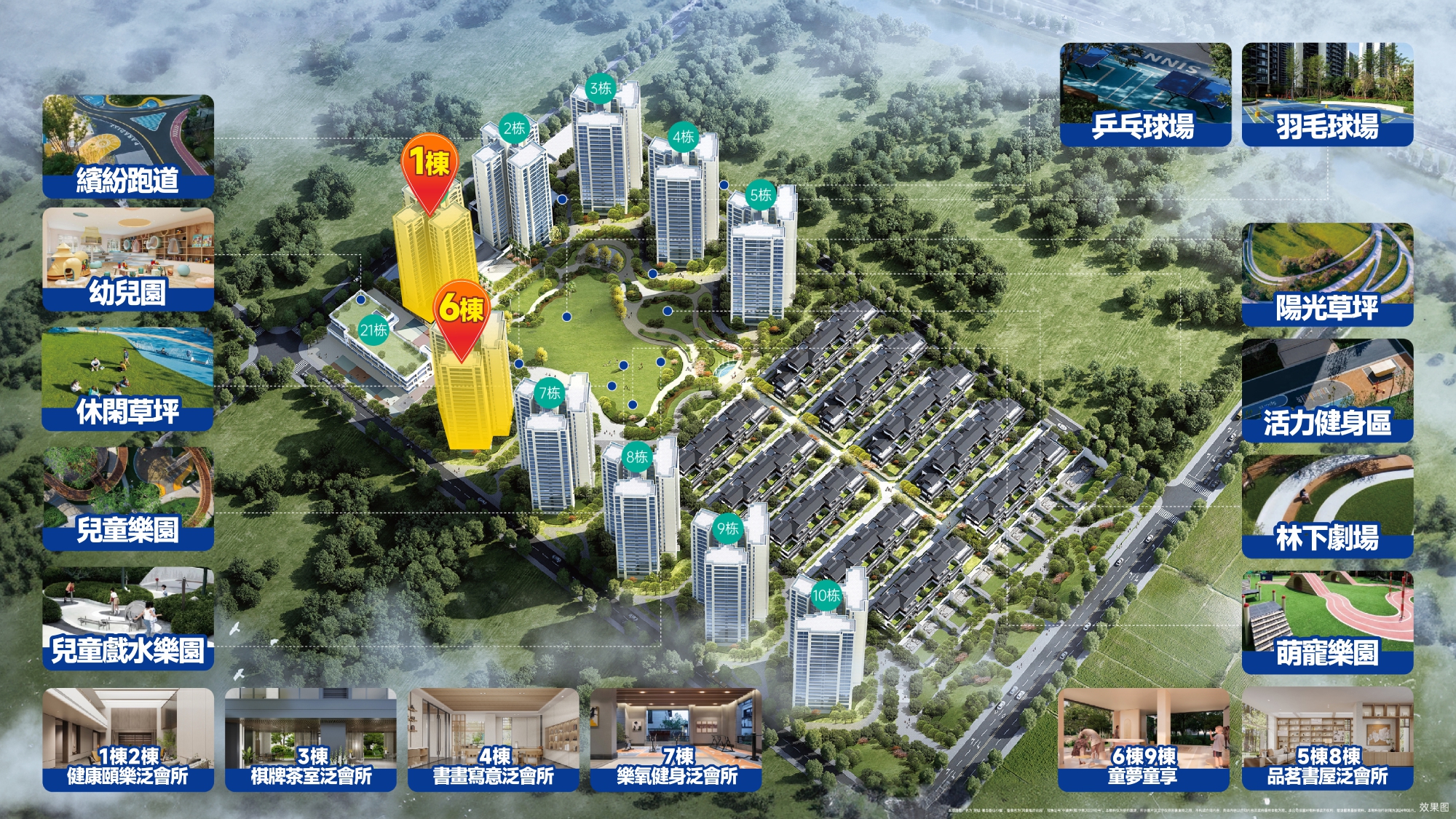This screenshot has width=1456, height=819.
Task: Select the 幼兒園 photo card
Action: click(128, 260)
